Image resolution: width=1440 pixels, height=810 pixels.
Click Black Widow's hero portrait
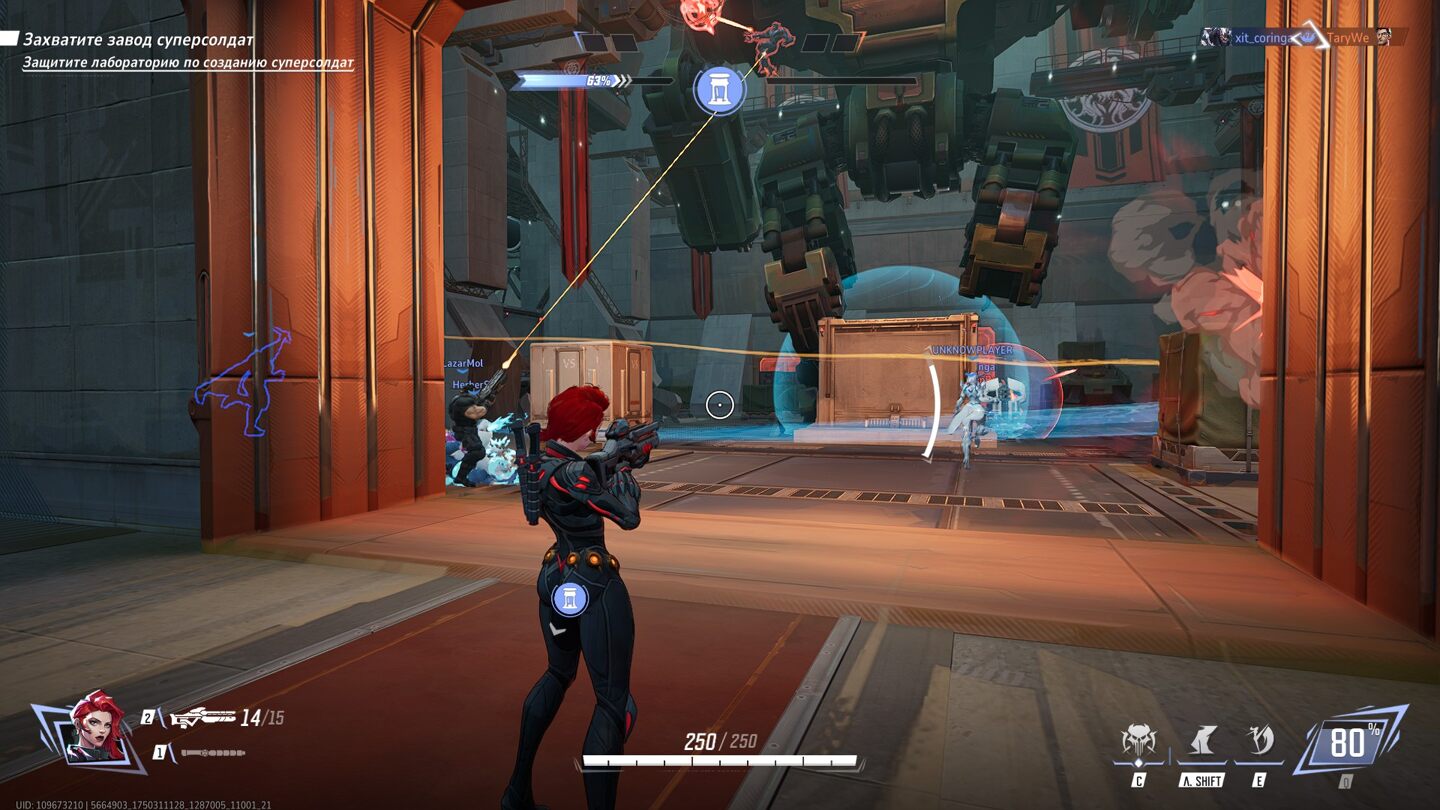96,727
